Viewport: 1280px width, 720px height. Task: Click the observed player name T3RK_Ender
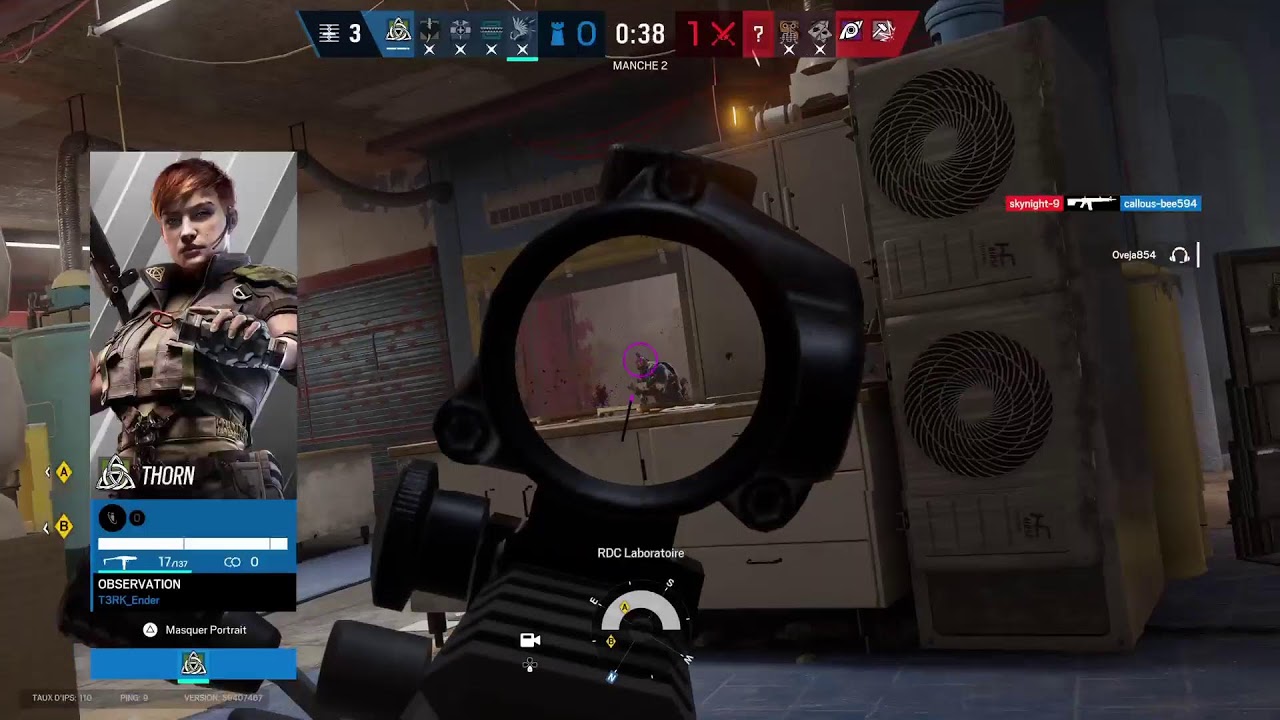coord(128,600)
